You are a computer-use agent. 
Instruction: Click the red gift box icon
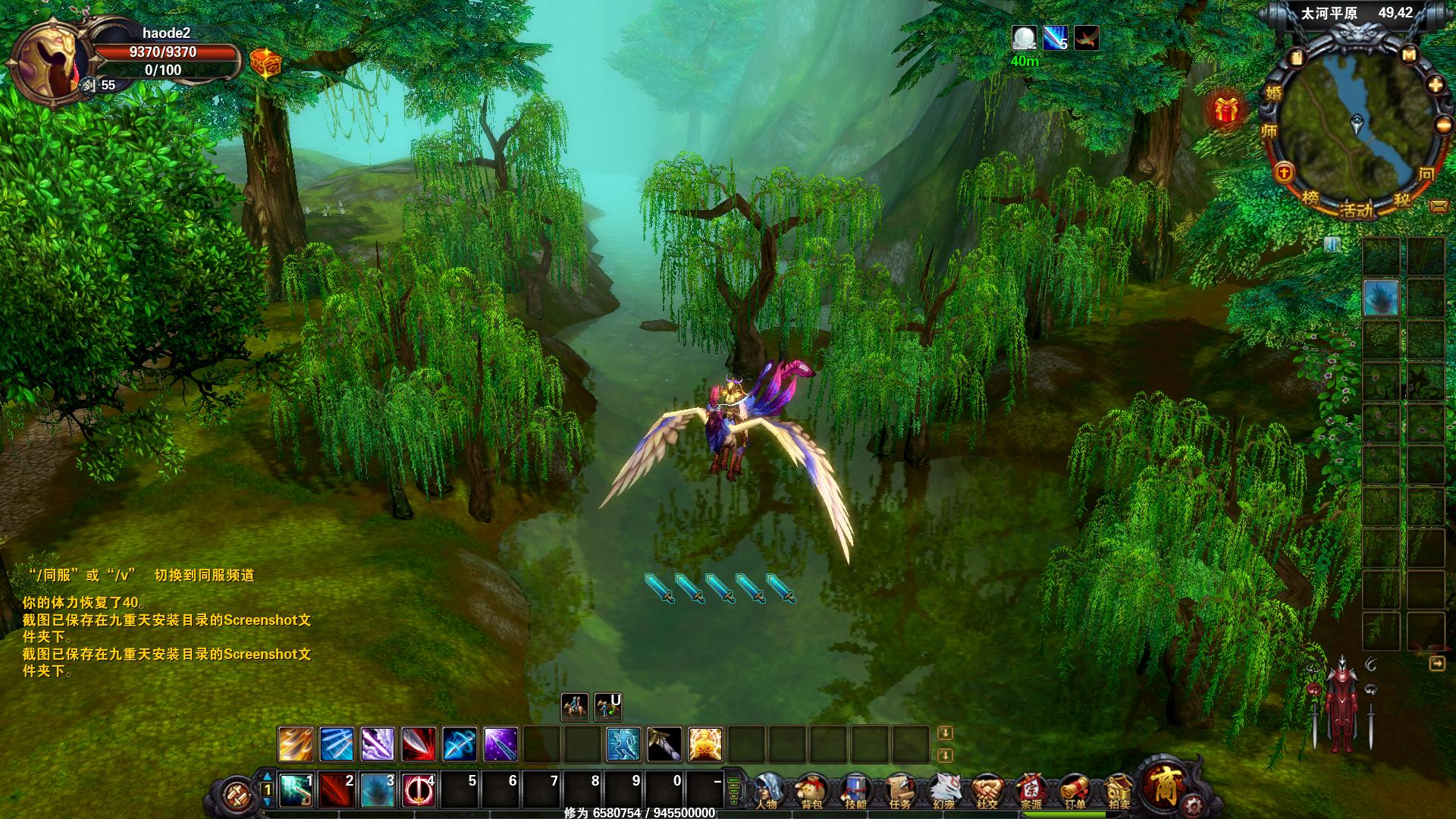click(x=1225, y=111)
